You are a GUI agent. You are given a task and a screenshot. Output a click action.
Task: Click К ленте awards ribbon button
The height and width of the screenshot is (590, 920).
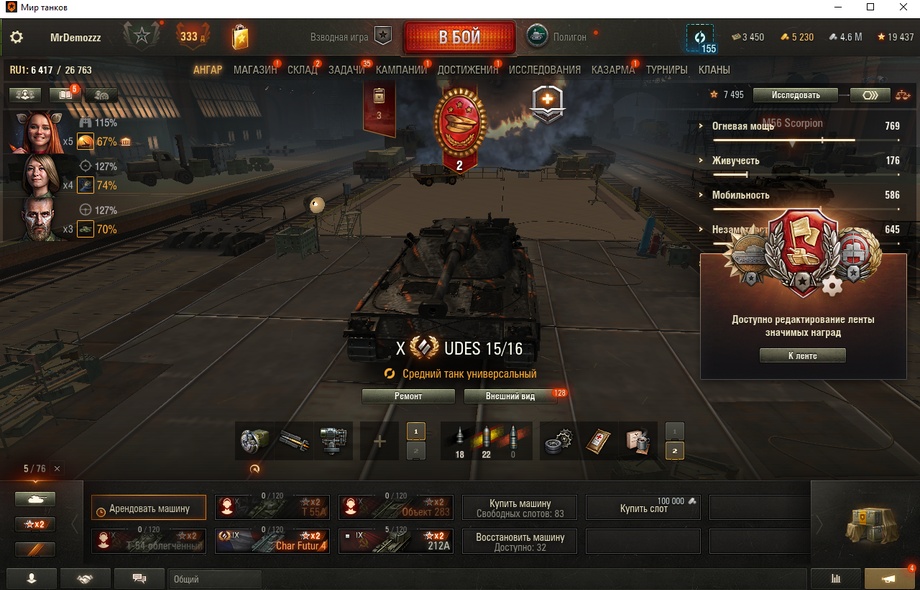pos(802,355)
